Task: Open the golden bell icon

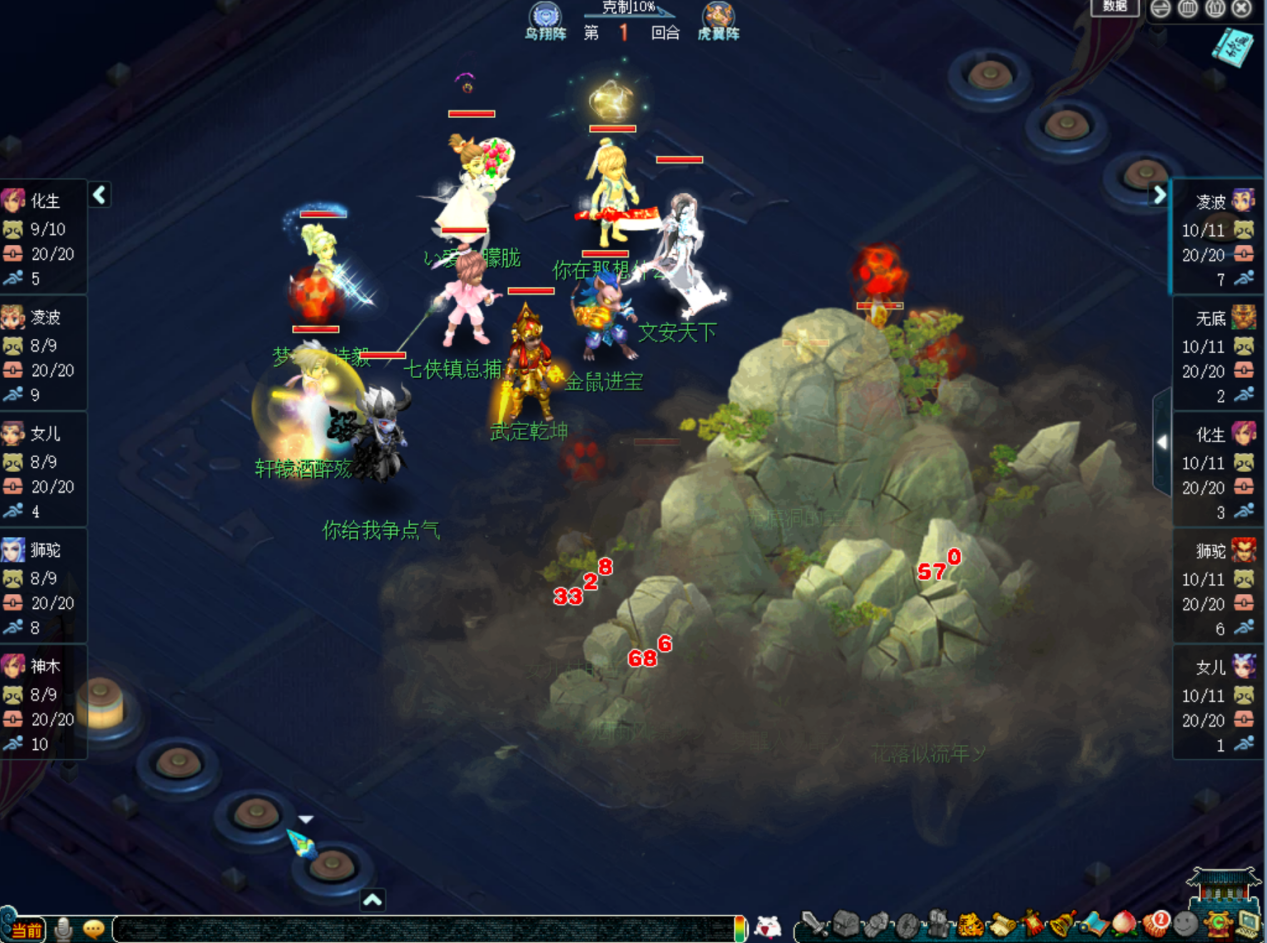Action: pyautogui.click(x=1060, y=924)
